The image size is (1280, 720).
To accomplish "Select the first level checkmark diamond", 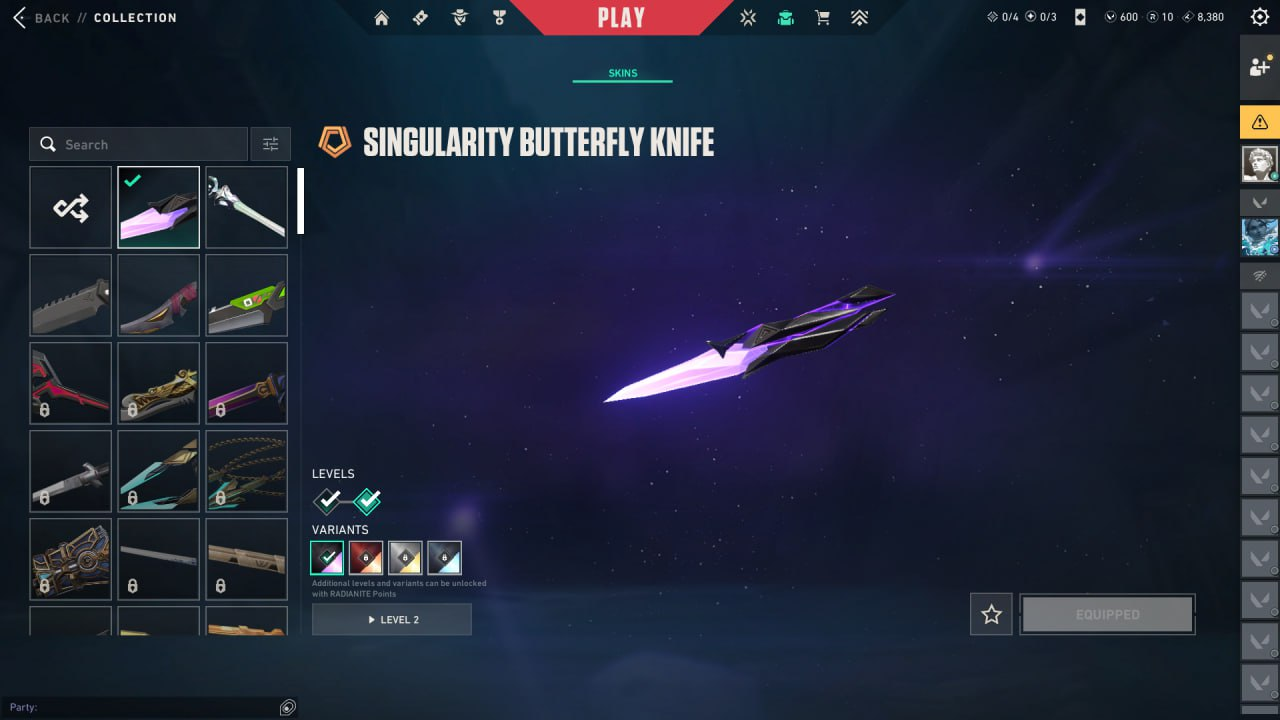I will click(x=327, y=500).
